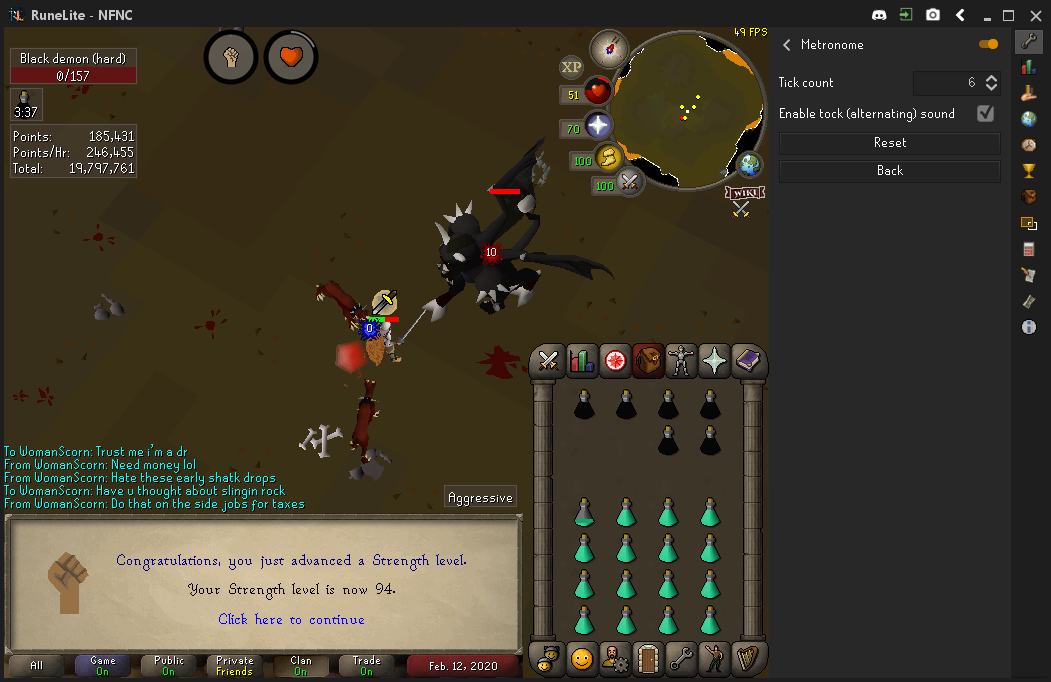Enable tock (alternating) sound checkbox
This screenshot has width=1051, height=682.
coord(985,113)
